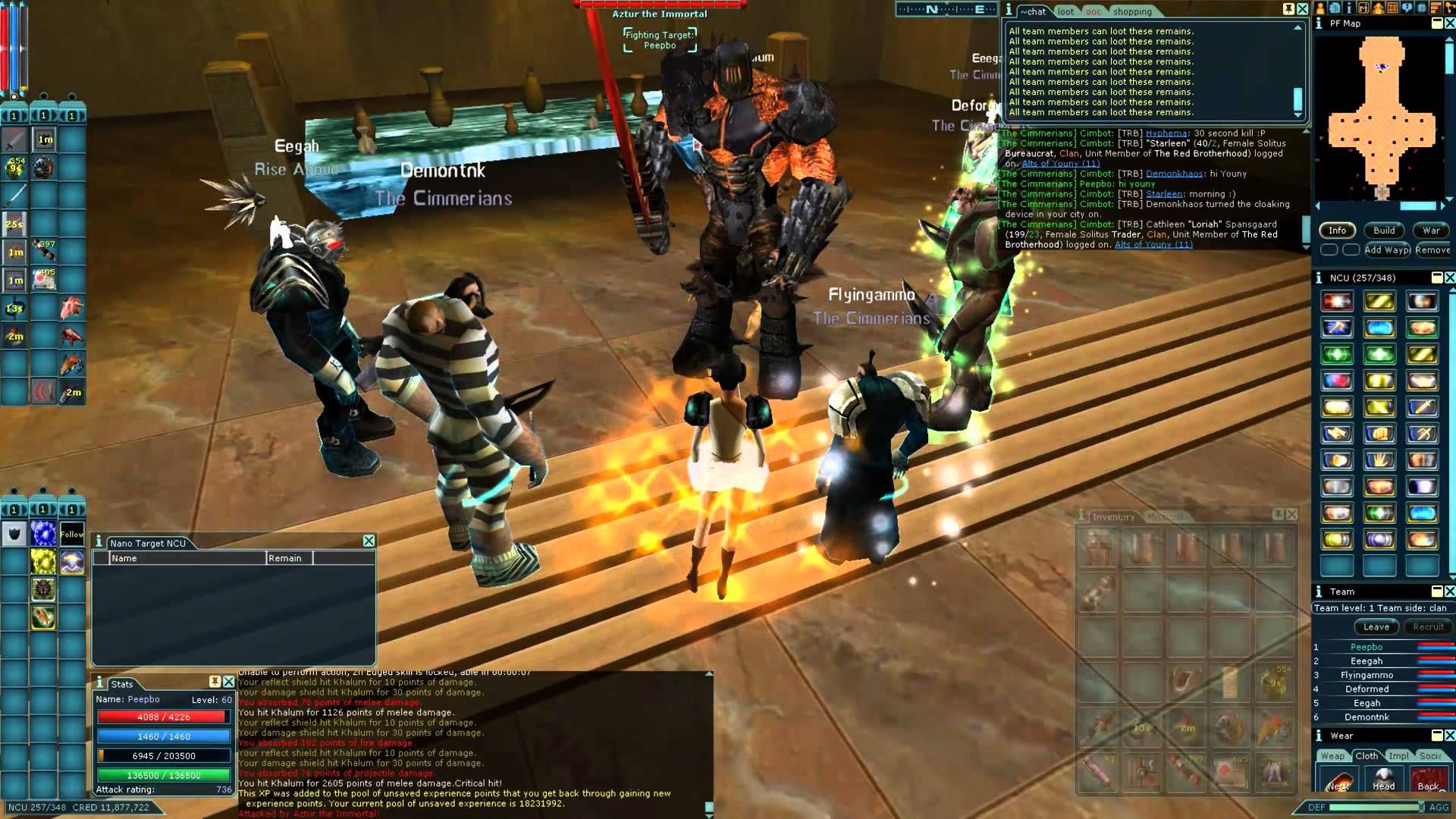This screenshot has width=1456, height=819.
Task: Click the NCU panel info icon
Action: coord(1318,278)
